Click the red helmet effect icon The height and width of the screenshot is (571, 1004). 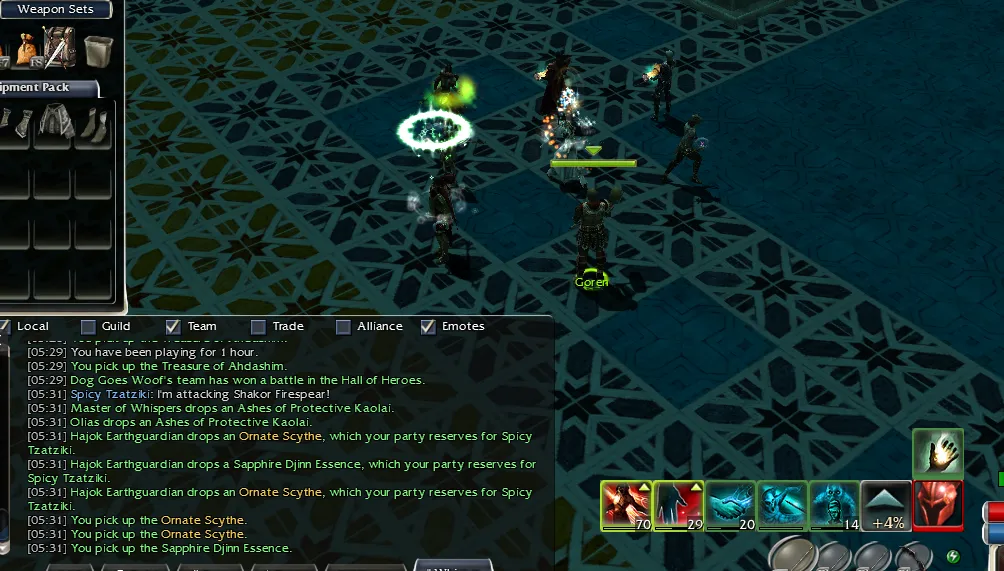938,505
